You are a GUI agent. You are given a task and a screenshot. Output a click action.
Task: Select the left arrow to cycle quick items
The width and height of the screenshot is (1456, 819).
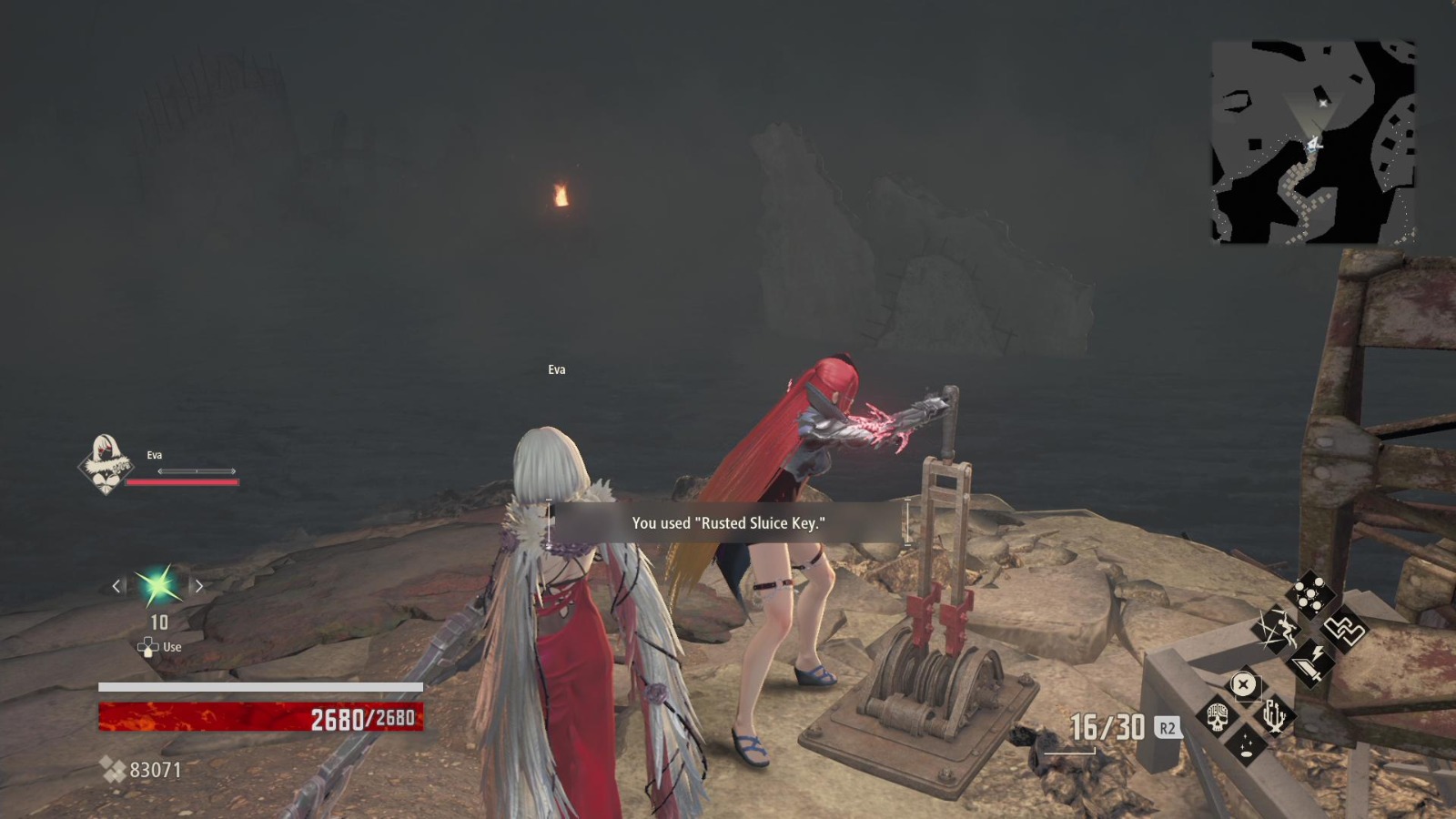point(116,586)
